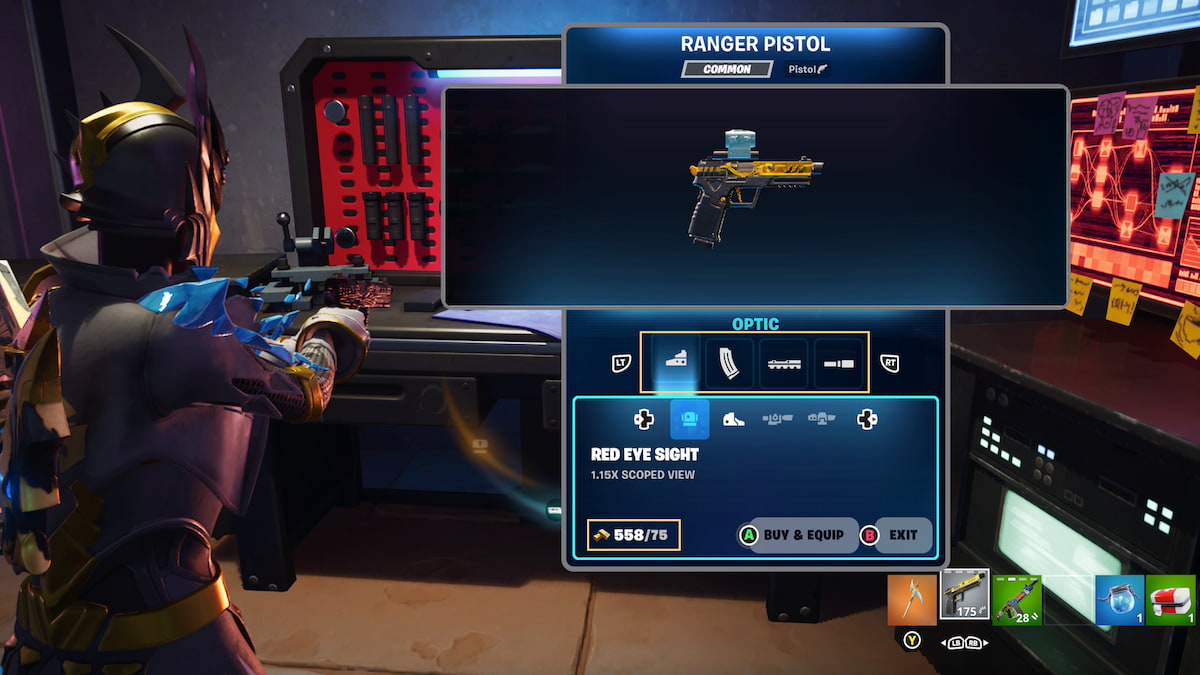
Task: Exit the weapon mod bench menu
Action: 896,535
